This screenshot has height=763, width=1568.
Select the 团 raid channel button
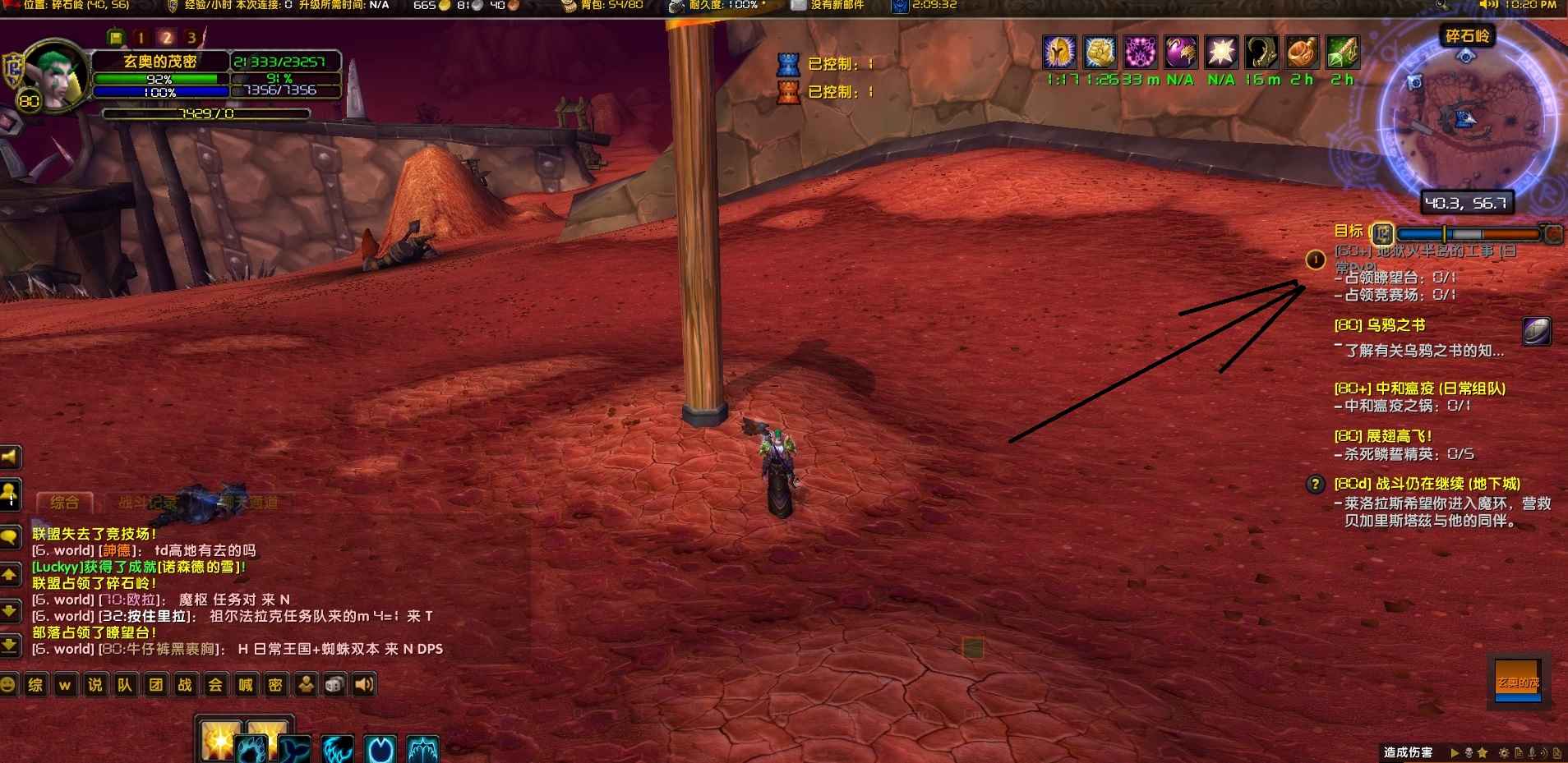155,684
